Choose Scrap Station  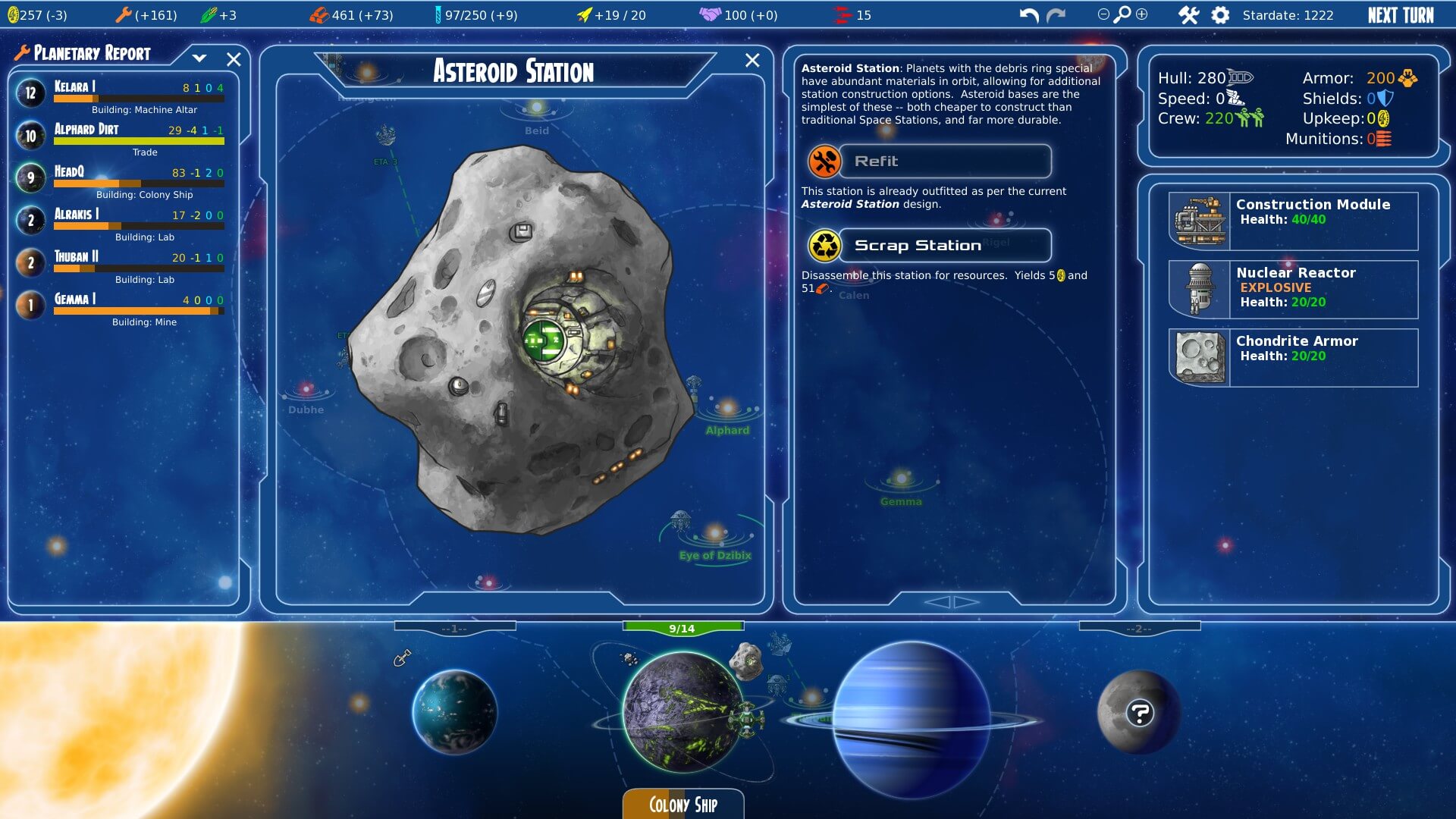944,246
